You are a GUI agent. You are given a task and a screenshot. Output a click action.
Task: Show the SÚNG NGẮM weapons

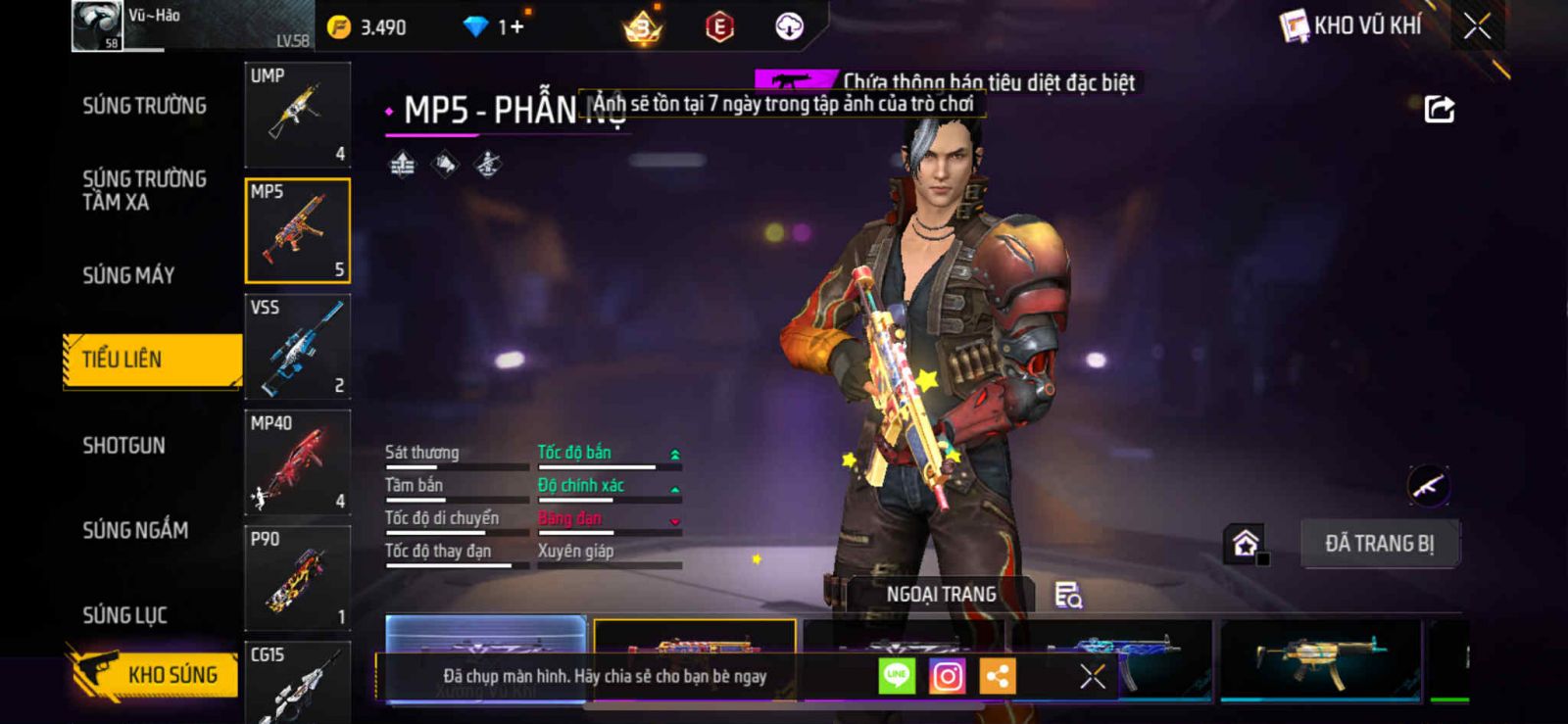point(135,530)
